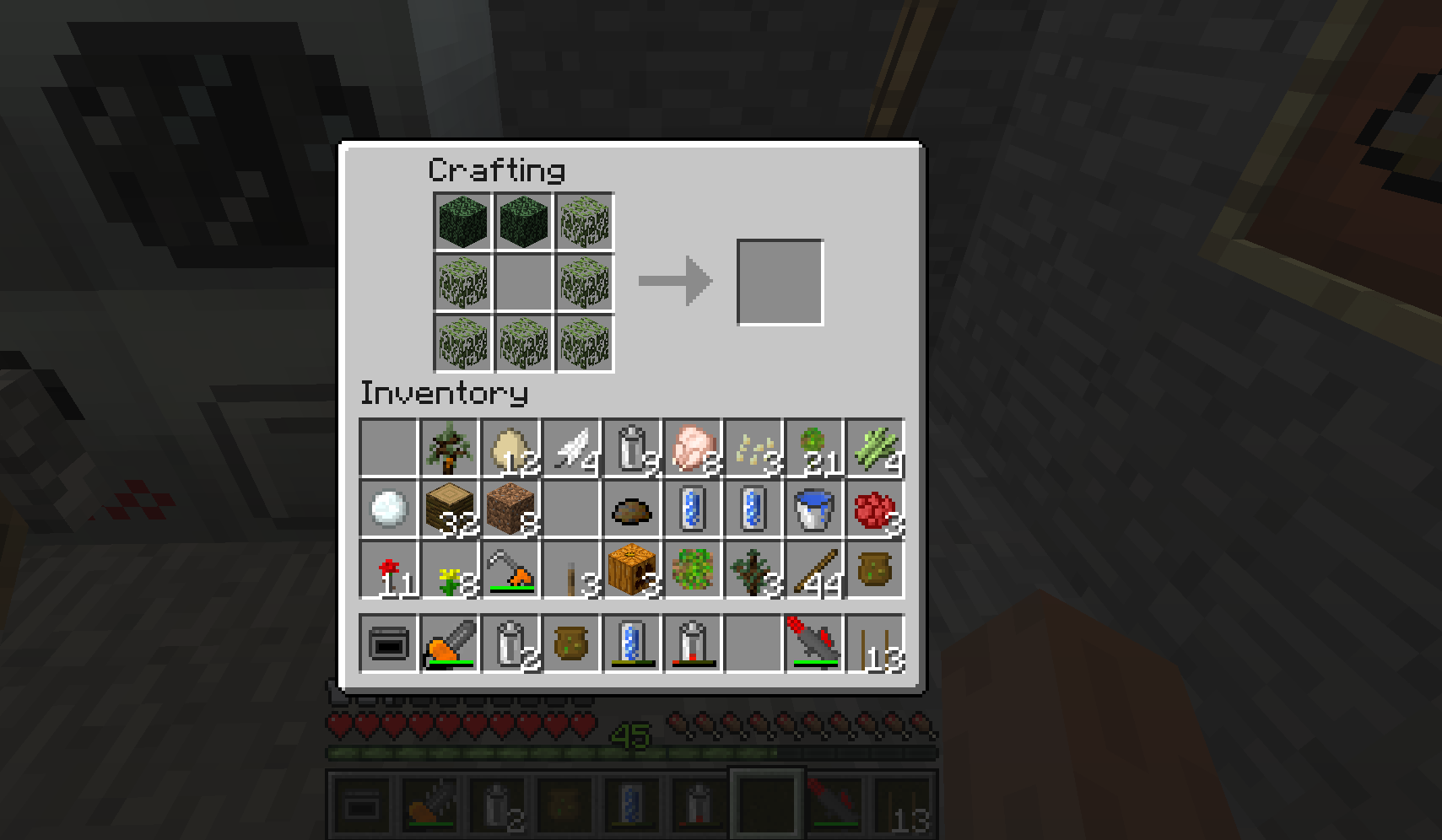Select the feather stack in the inventory
The height and width of the screenshot is (840, 1442).
click(x=572, y=449)
